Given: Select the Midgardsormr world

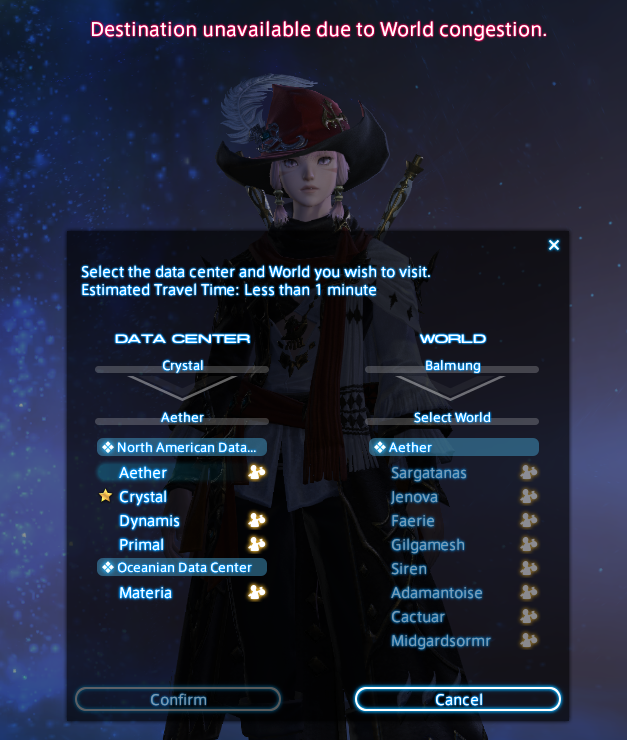Looking at the screenshot, I should [441, 640].
